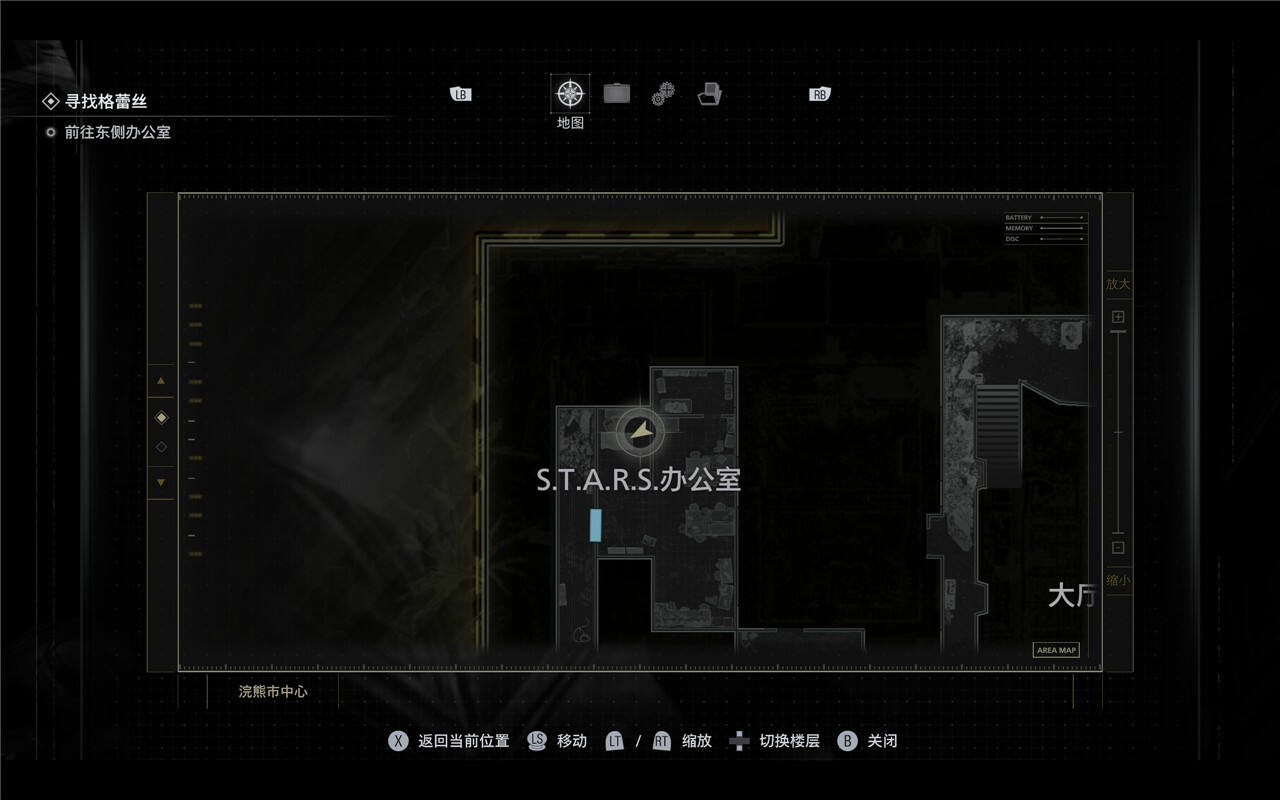This screenshot has width=1280, height=800.
Task: Open the briefcase inventory tab
Action: 617,94
